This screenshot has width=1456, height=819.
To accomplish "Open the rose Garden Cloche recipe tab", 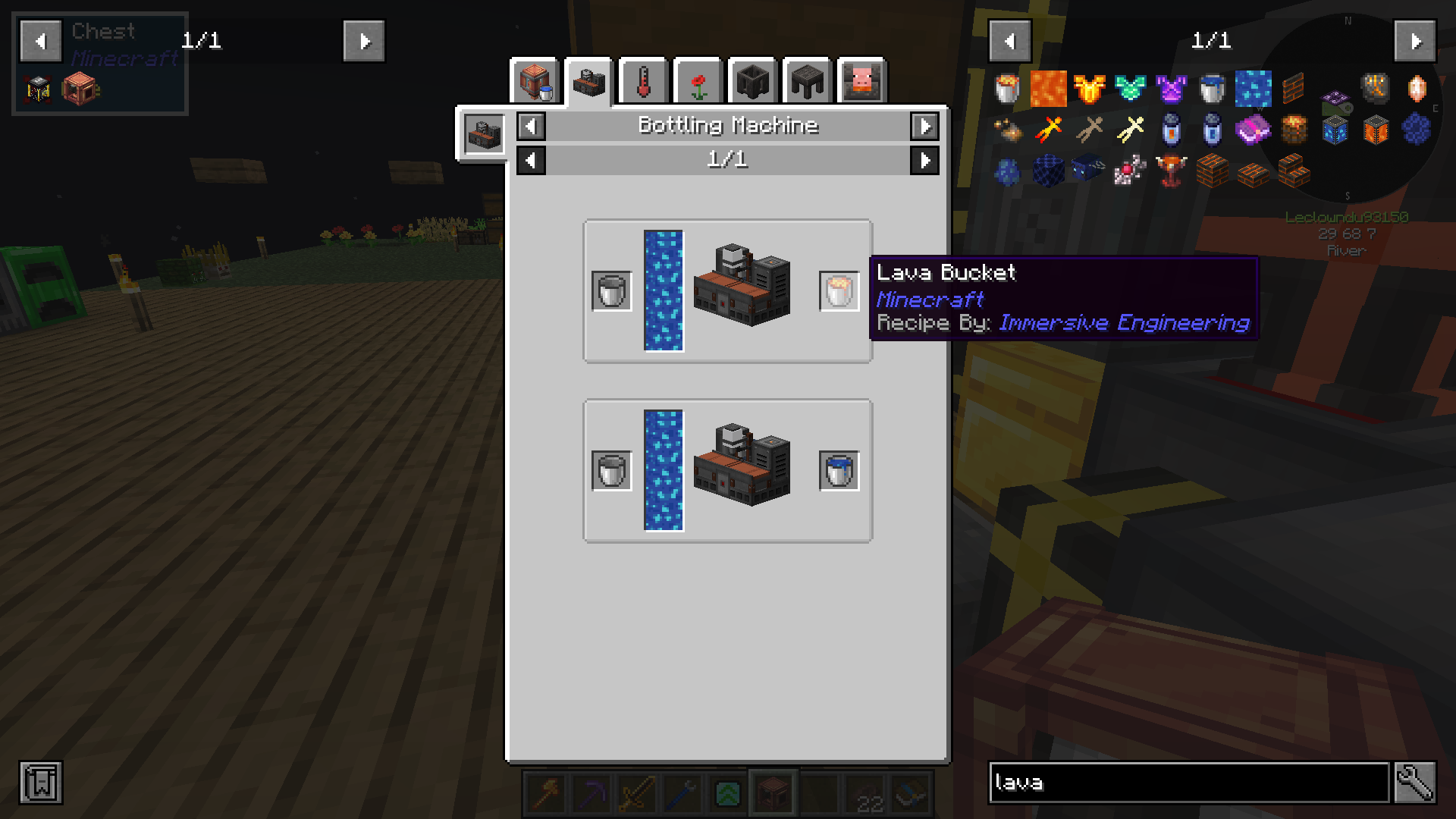I will pos(697,81).
